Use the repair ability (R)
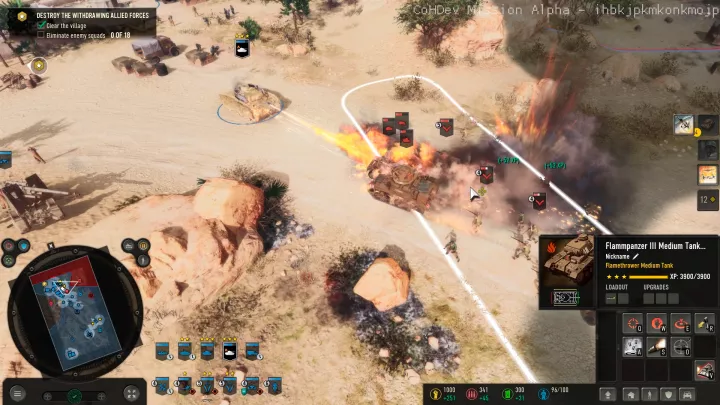 tap(705, 323)
